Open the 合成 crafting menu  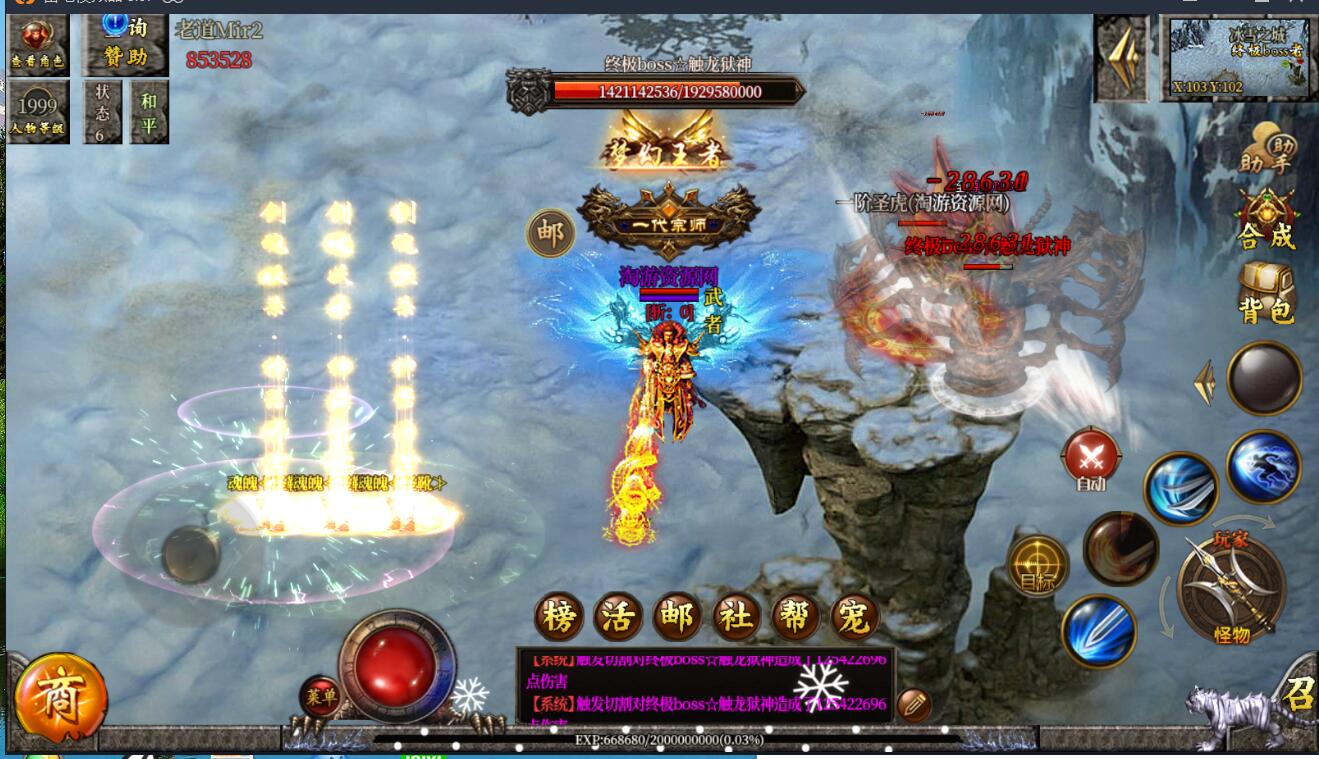[x=1267, y=219]
